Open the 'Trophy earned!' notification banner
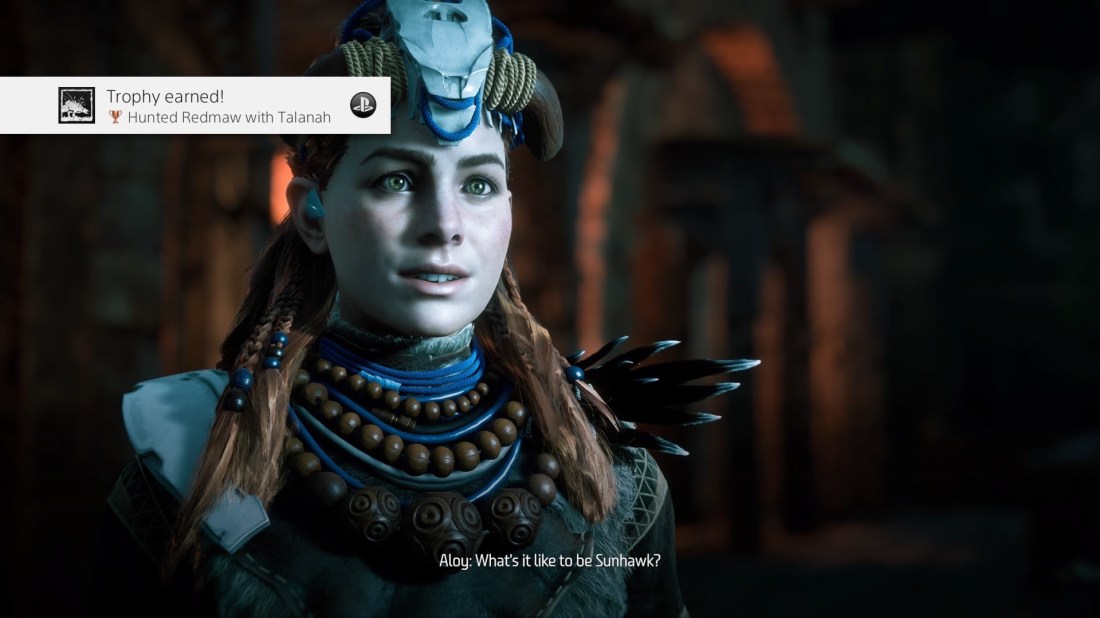 tap(219, 105)
